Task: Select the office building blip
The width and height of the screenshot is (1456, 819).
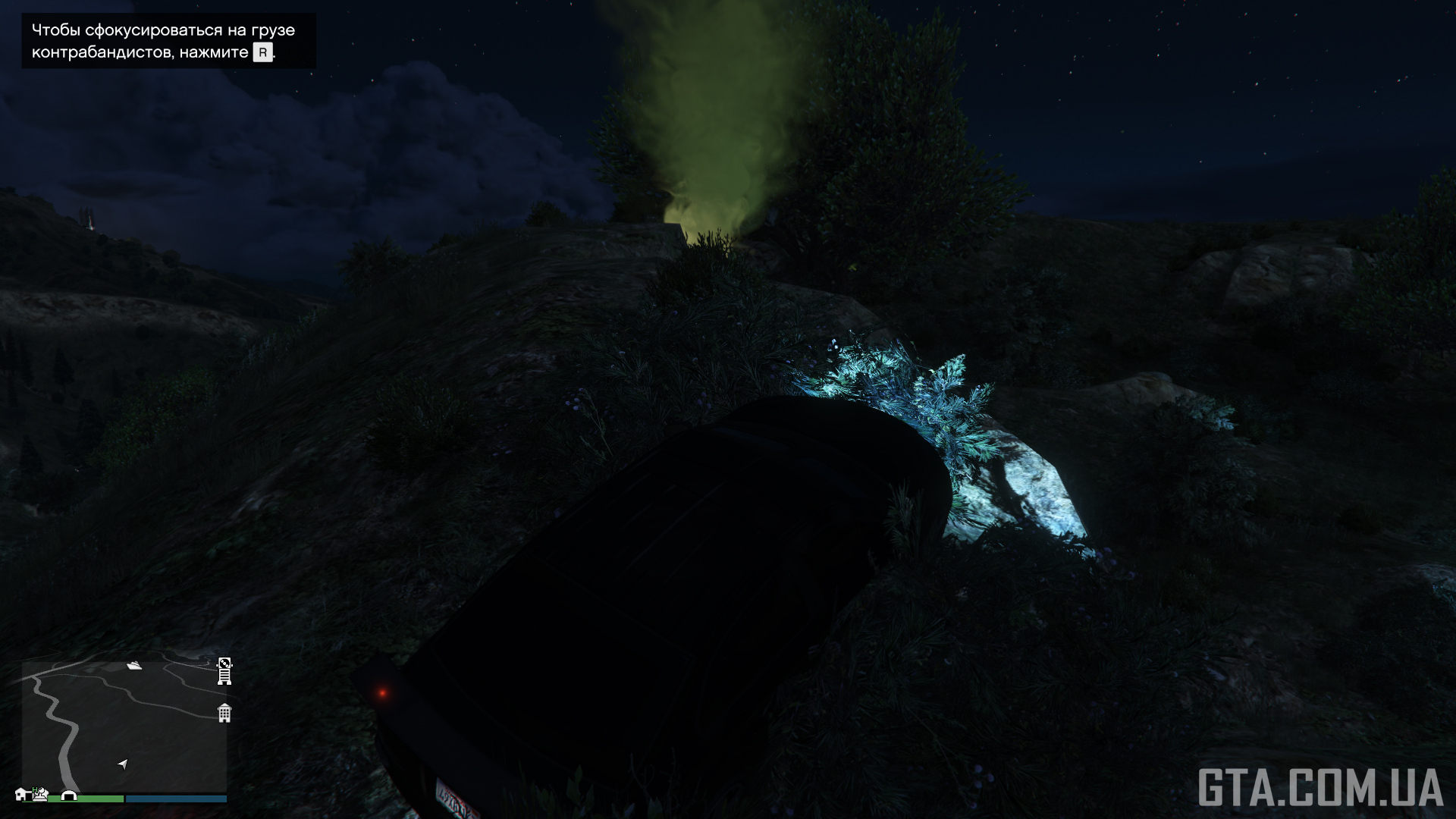Action: [x=224, y=713]
